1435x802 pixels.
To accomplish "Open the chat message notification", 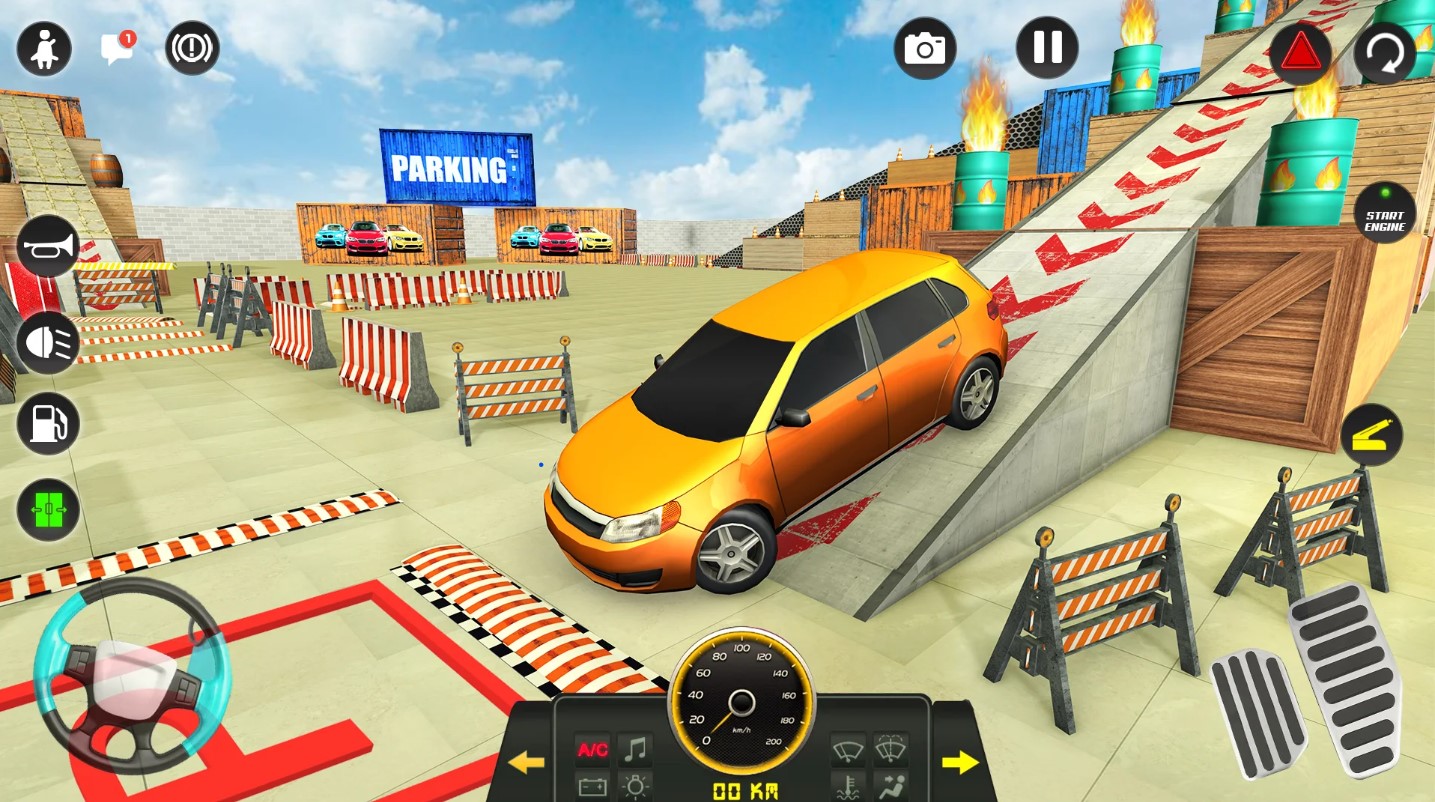I will pos(117,48).
